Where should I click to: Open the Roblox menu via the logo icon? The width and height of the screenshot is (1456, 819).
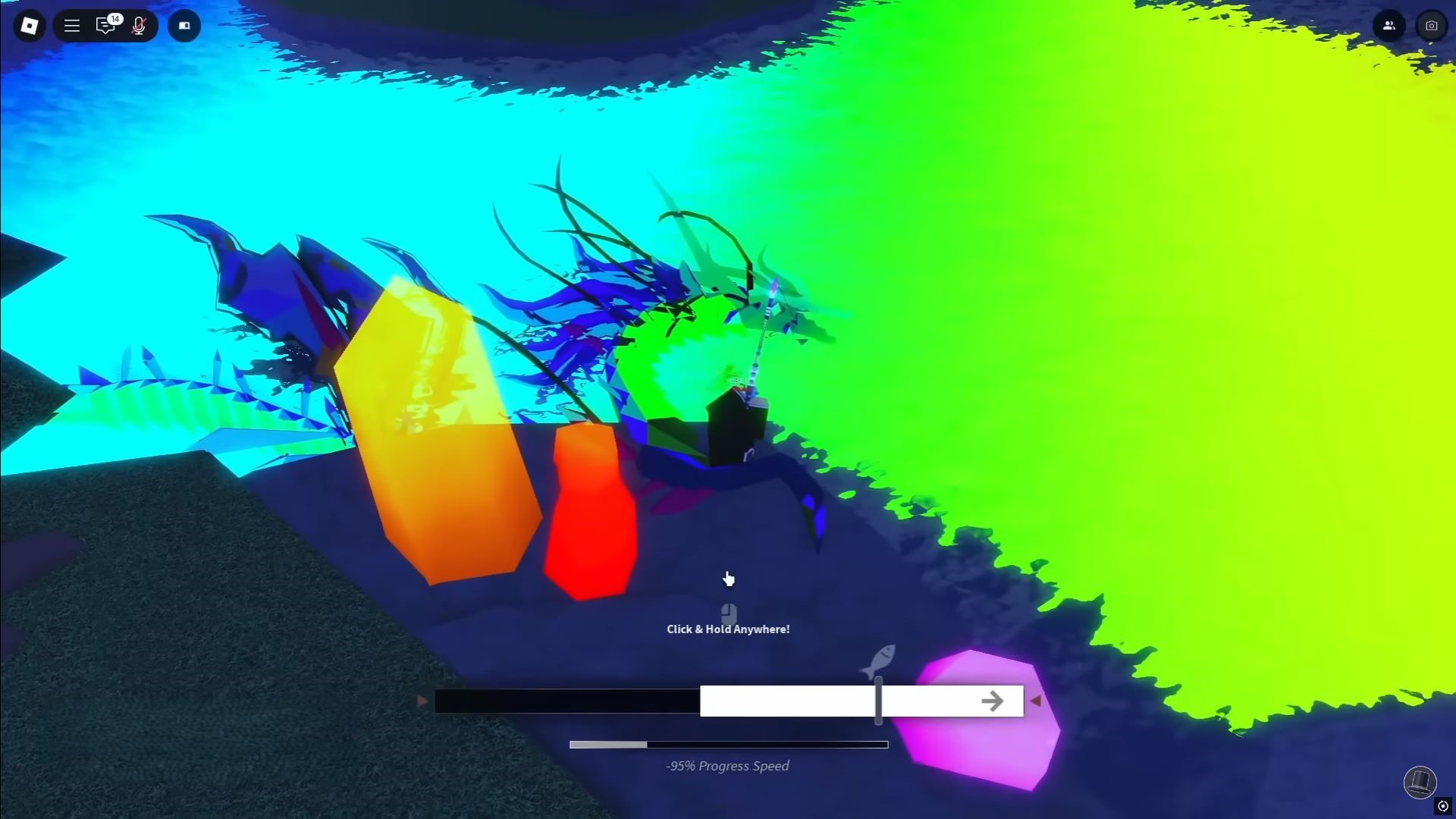[29, 25]
